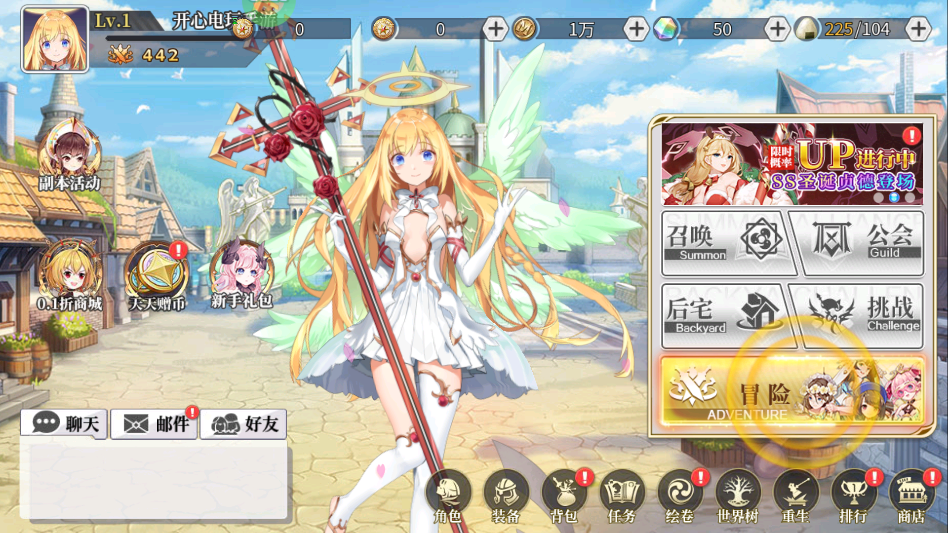View the Quests (任务) list

pyautogui.click(x=622, y=496)
